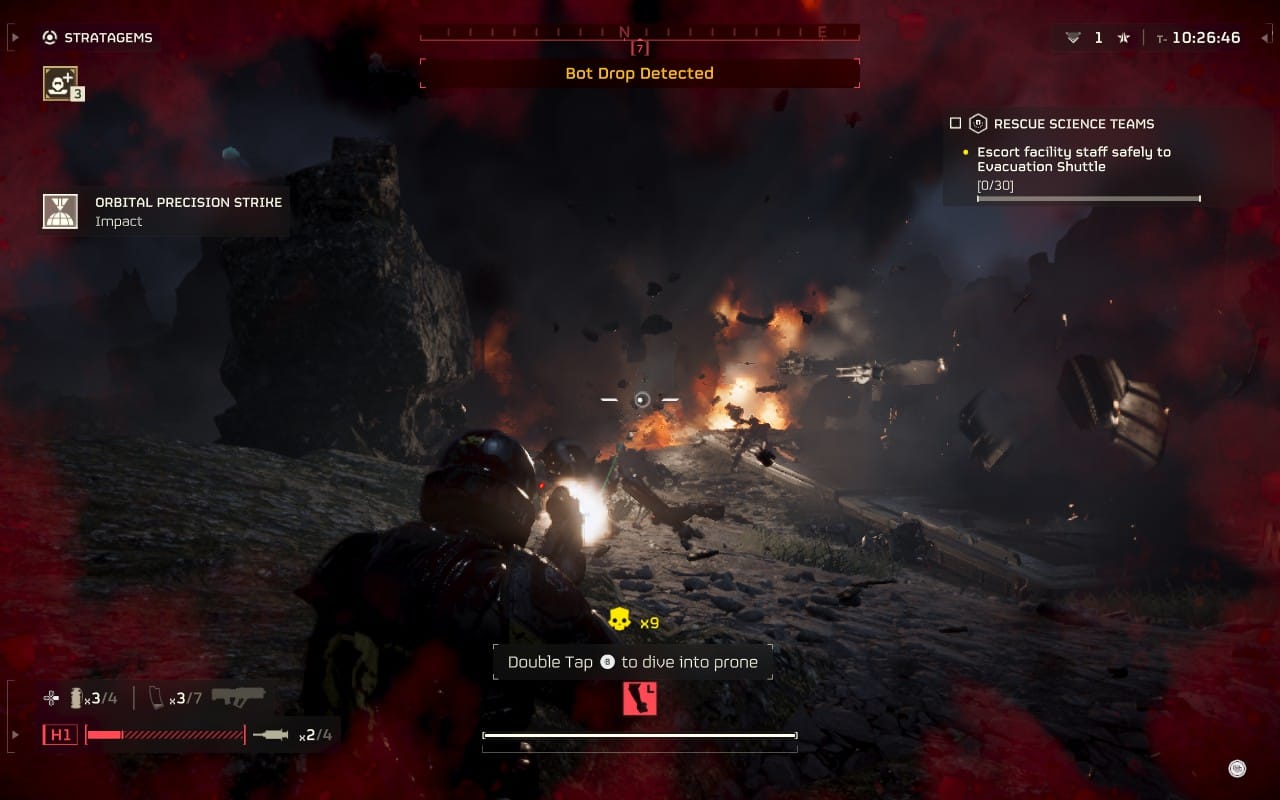Open the Stratagems panel header
The height and width of the screenshot is (800, 1280).
98,38
